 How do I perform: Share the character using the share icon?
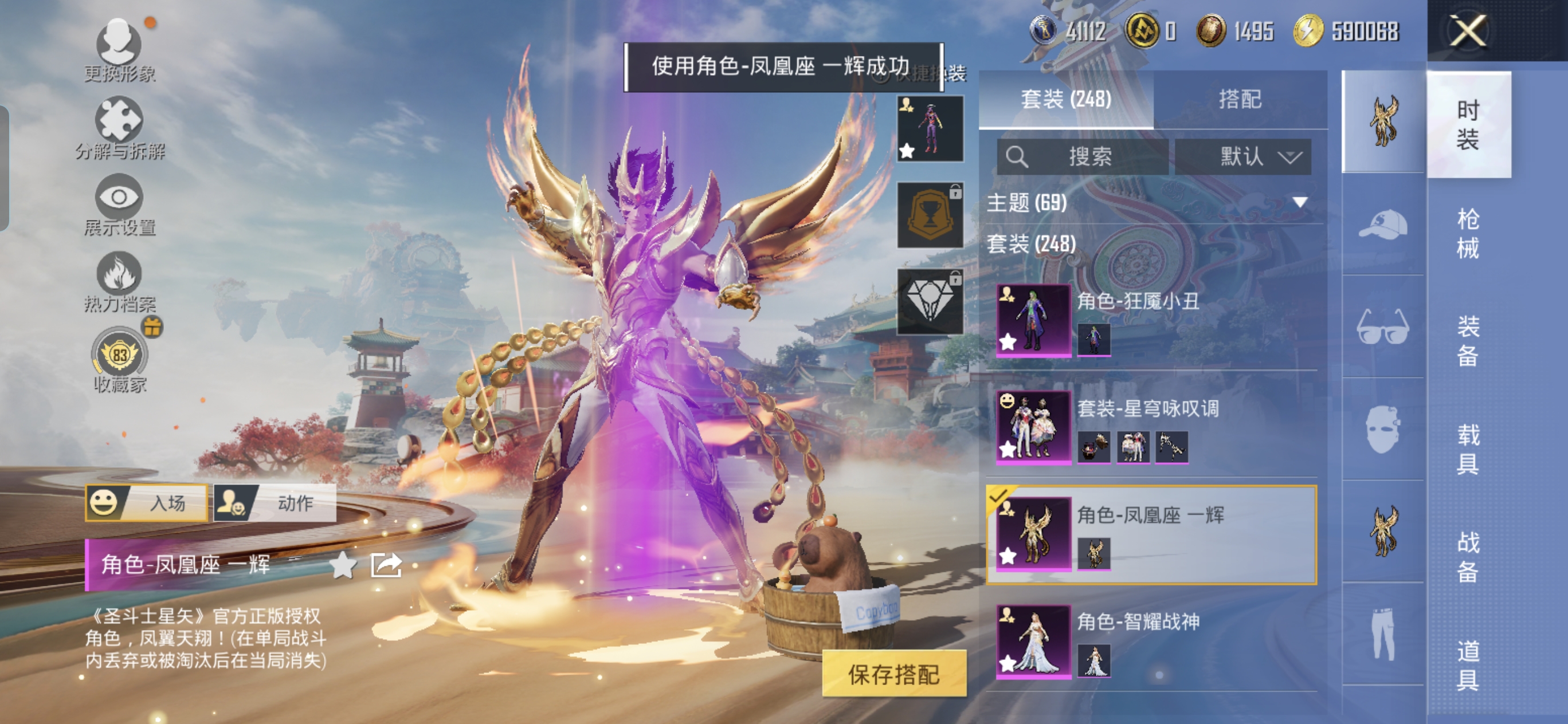(x=386, y=565)
